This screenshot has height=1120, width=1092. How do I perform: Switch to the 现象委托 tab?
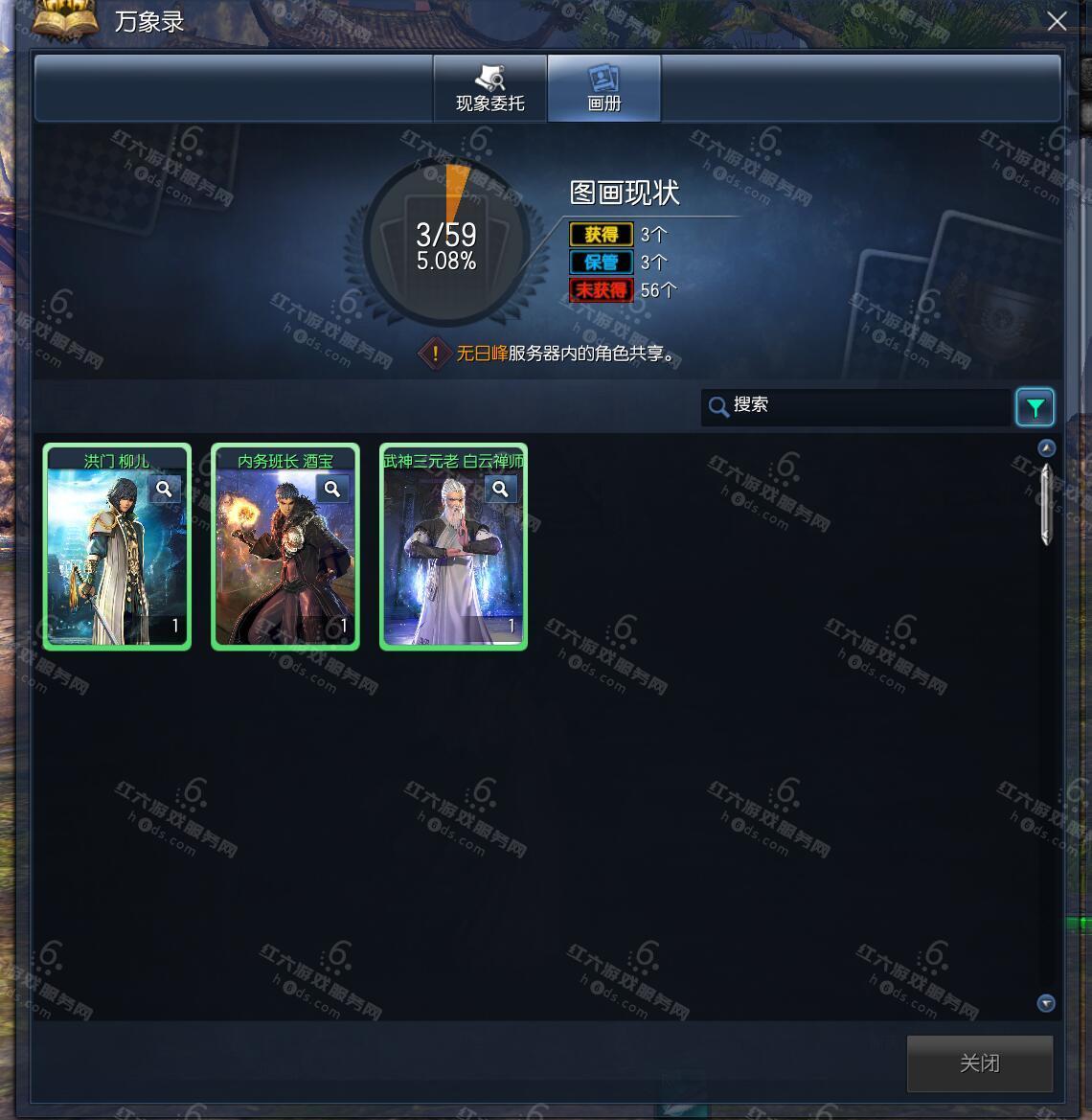tap(489, 88)
